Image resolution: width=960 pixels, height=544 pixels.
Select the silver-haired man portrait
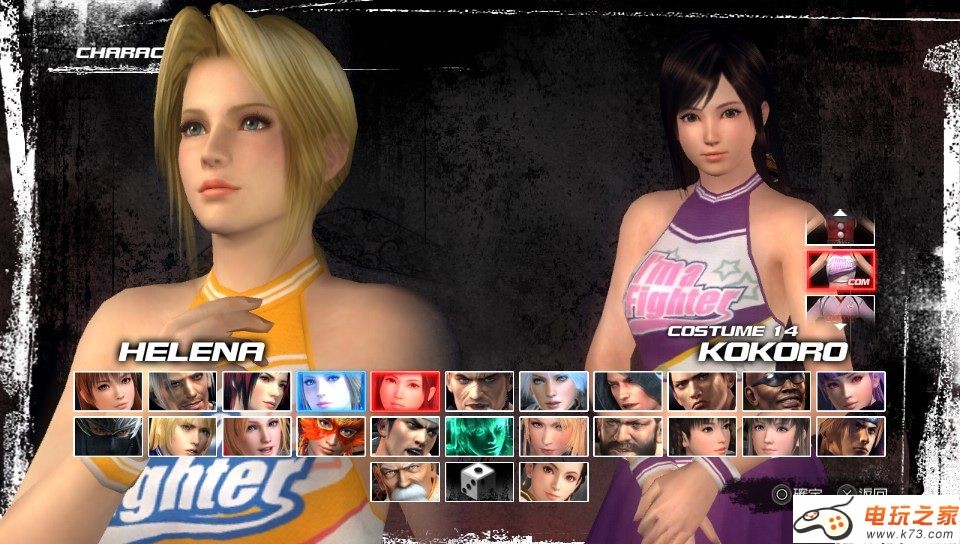pos(183,391)
